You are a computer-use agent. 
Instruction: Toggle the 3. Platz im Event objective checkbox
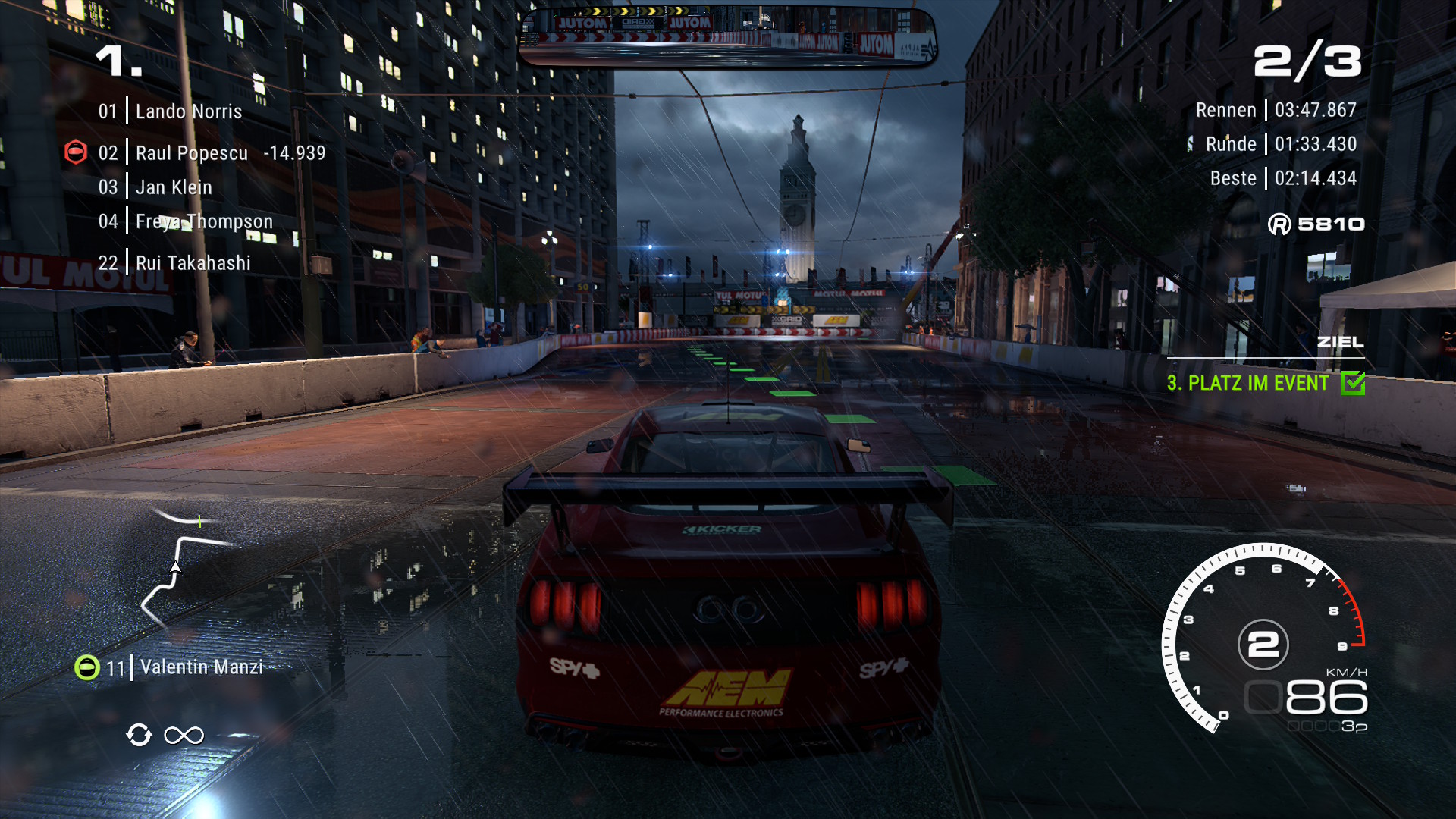point(1353,384)
